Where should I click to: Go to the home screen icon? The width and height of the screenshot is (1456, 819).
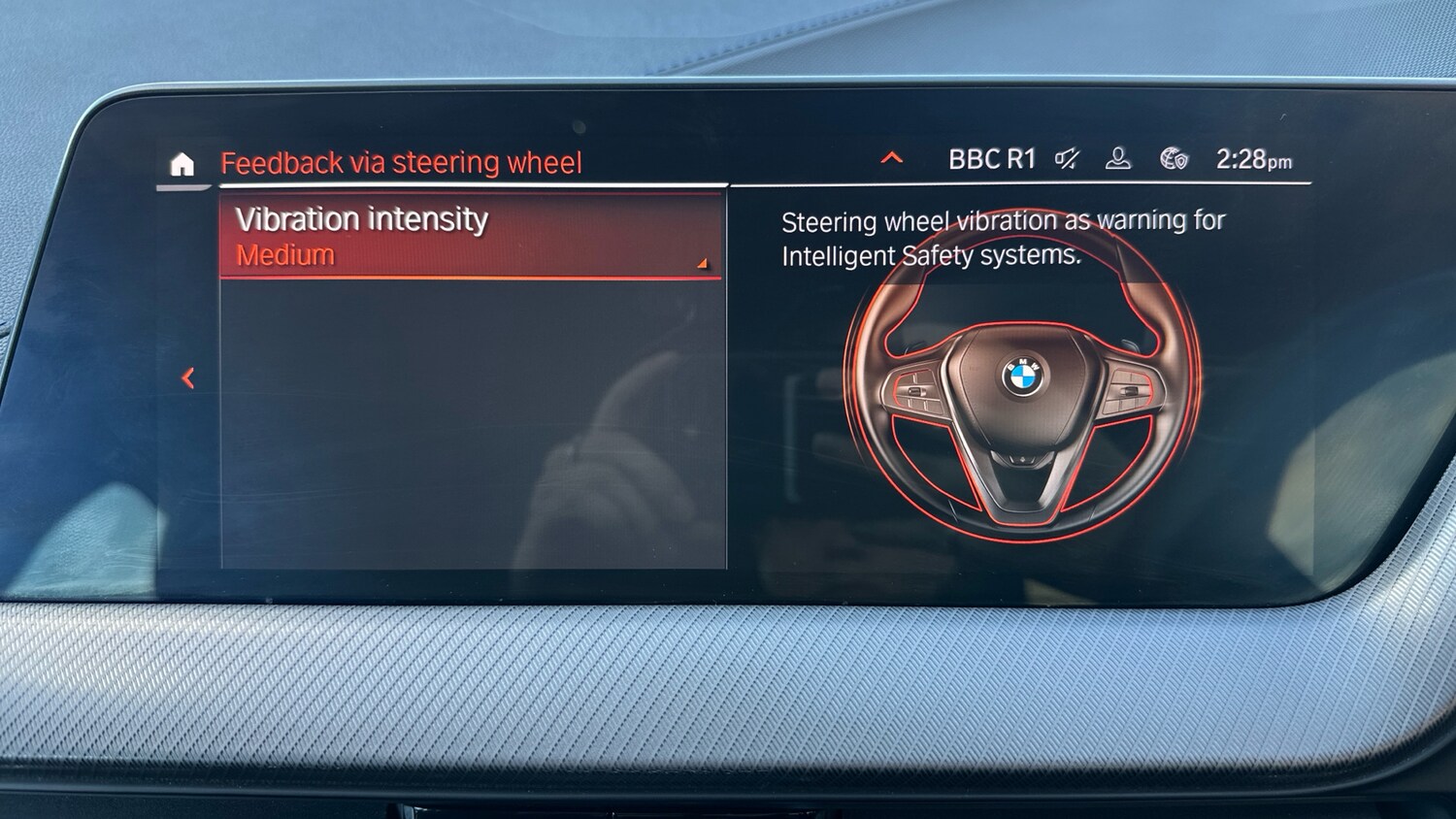coord(182,164)
